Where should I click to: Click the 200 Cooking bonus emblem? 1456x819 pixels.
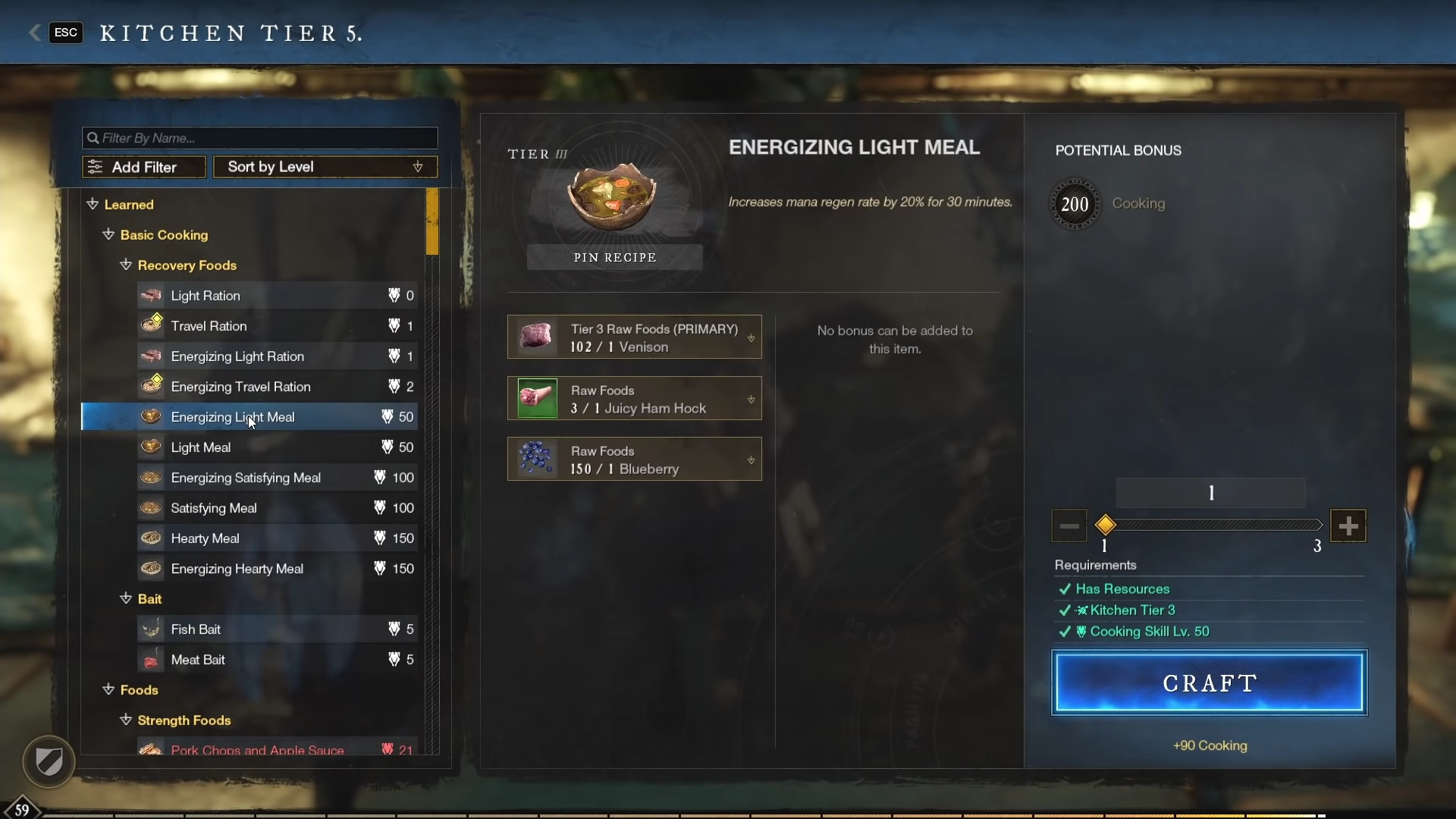pyautogui.click(x=1075, y=203)
